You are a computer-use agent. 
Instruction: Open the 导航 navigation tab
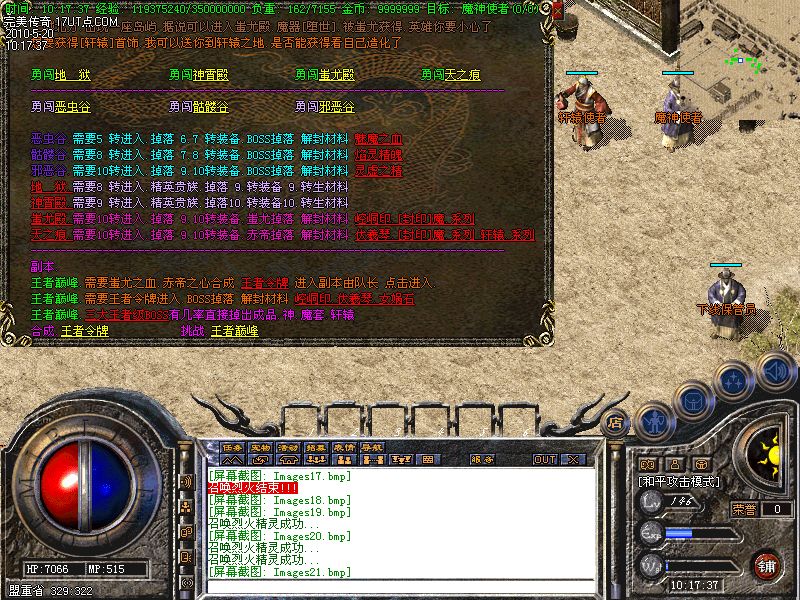pos(372,447)
